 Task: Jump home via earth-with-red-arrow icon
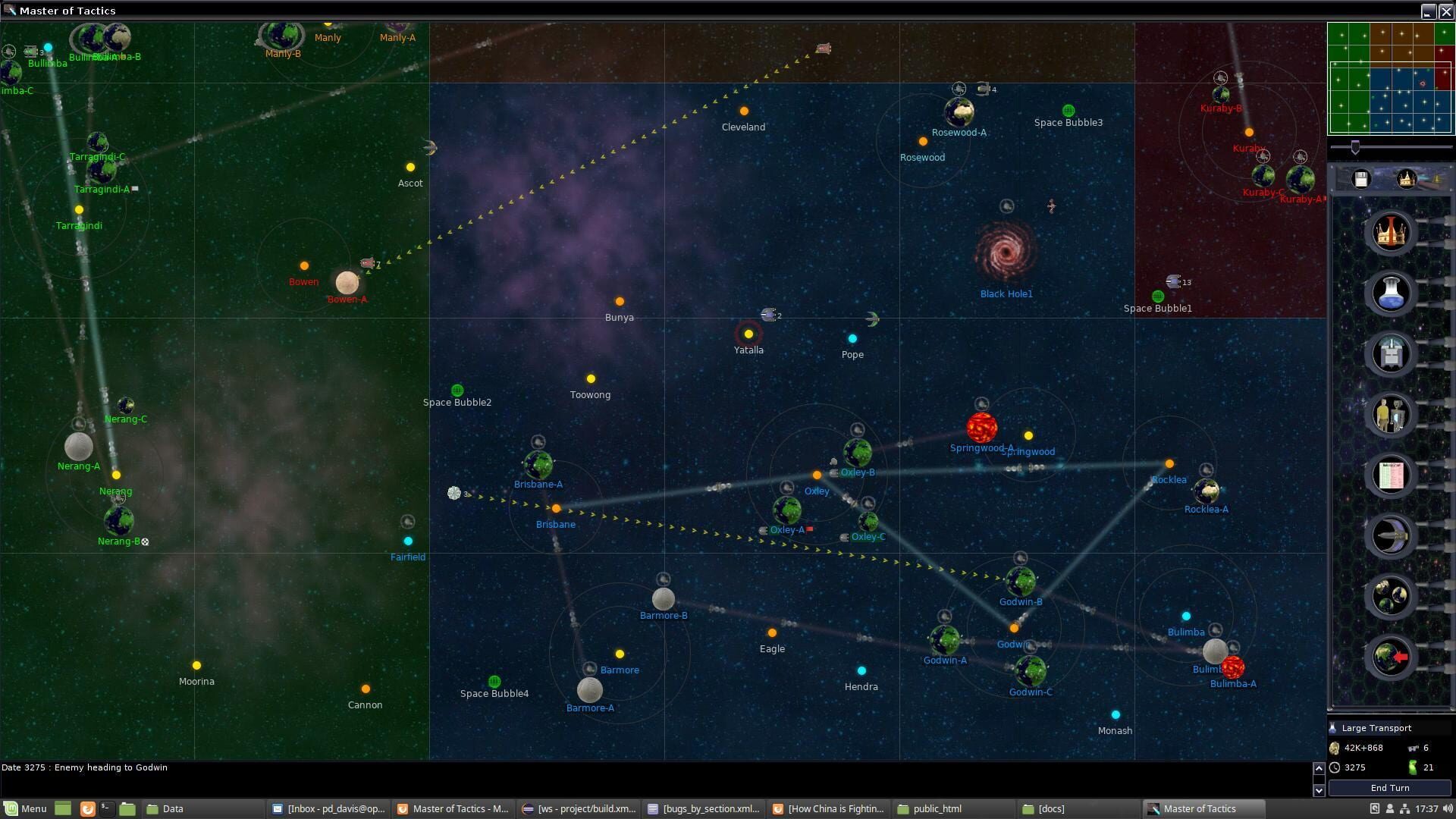[1390, 657]
